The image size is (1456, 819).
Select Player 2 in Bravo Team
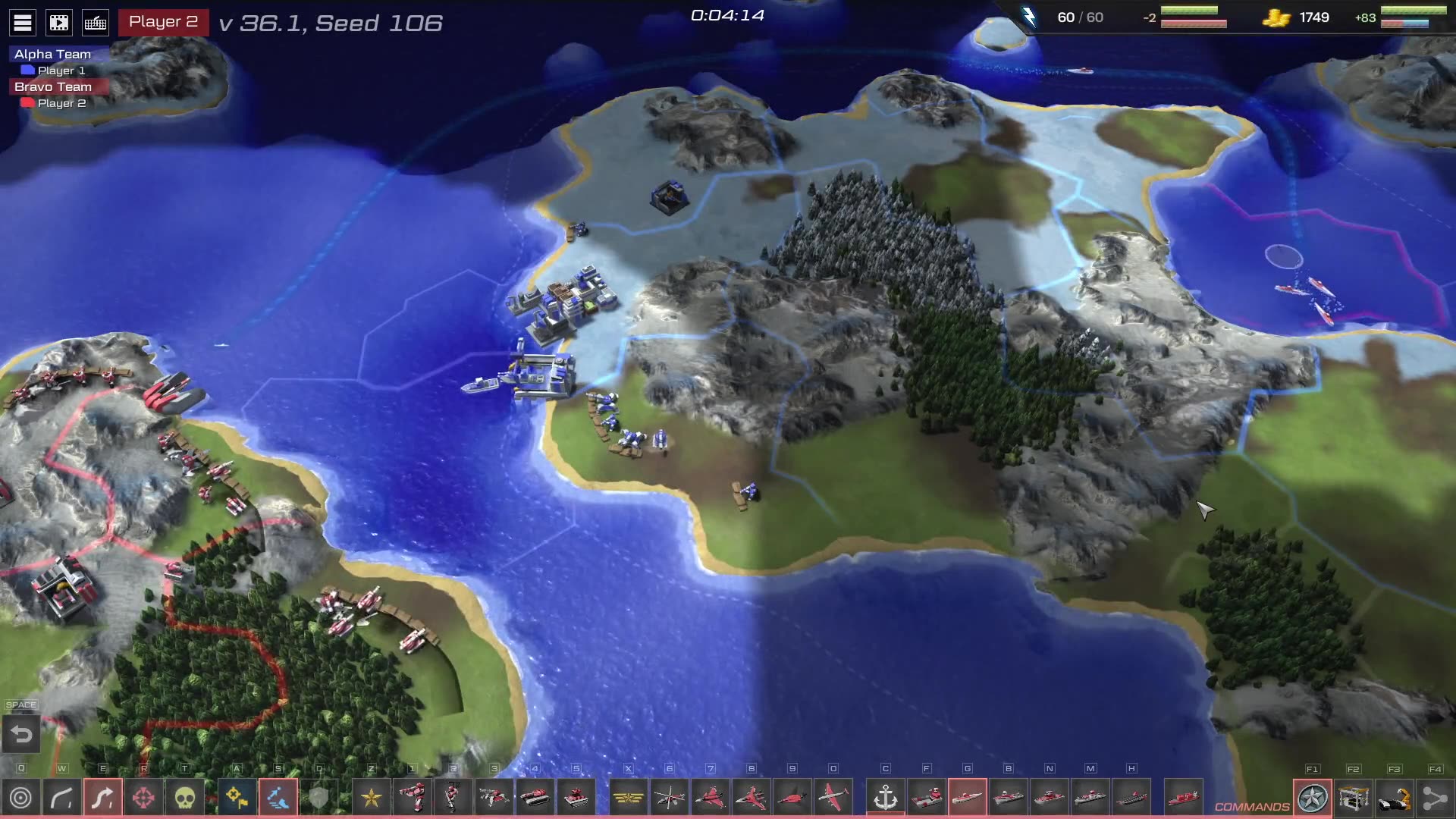point(61,103)
